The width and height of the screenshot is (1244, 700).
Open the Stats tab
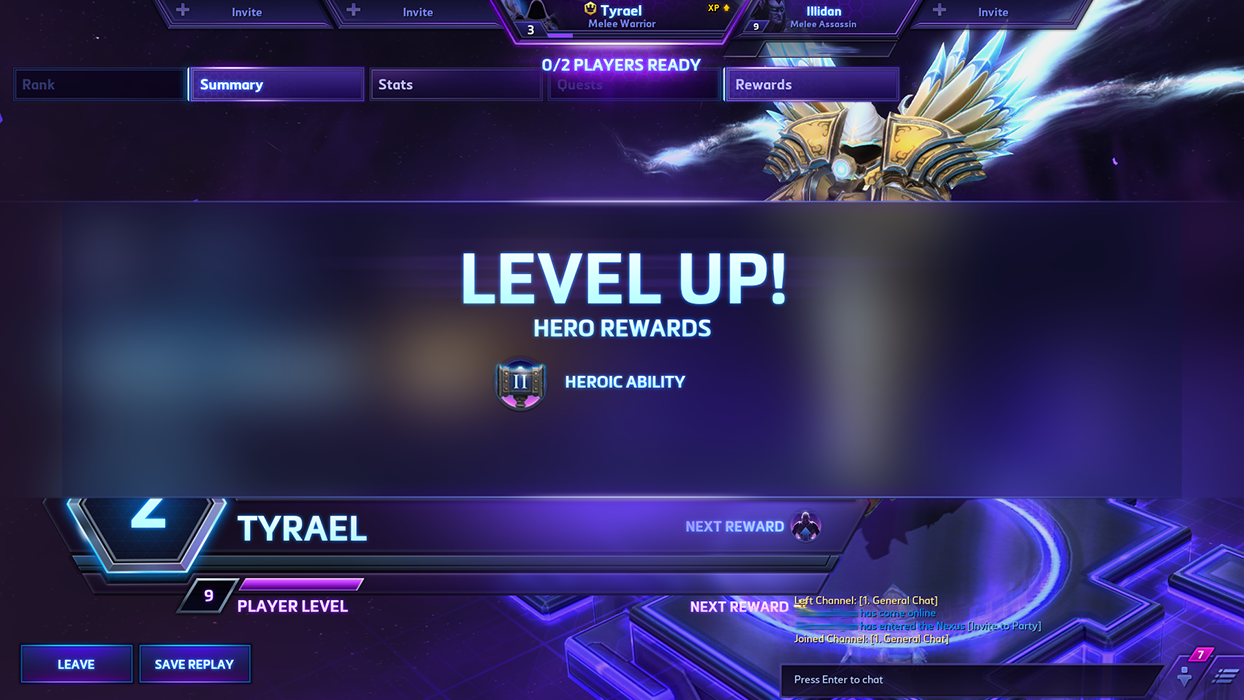(455, 85)
